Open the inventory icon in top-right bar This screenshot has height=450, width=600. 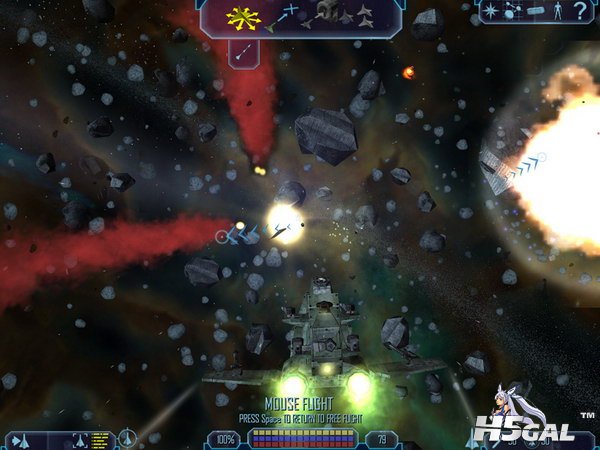[x=534, y=12]
